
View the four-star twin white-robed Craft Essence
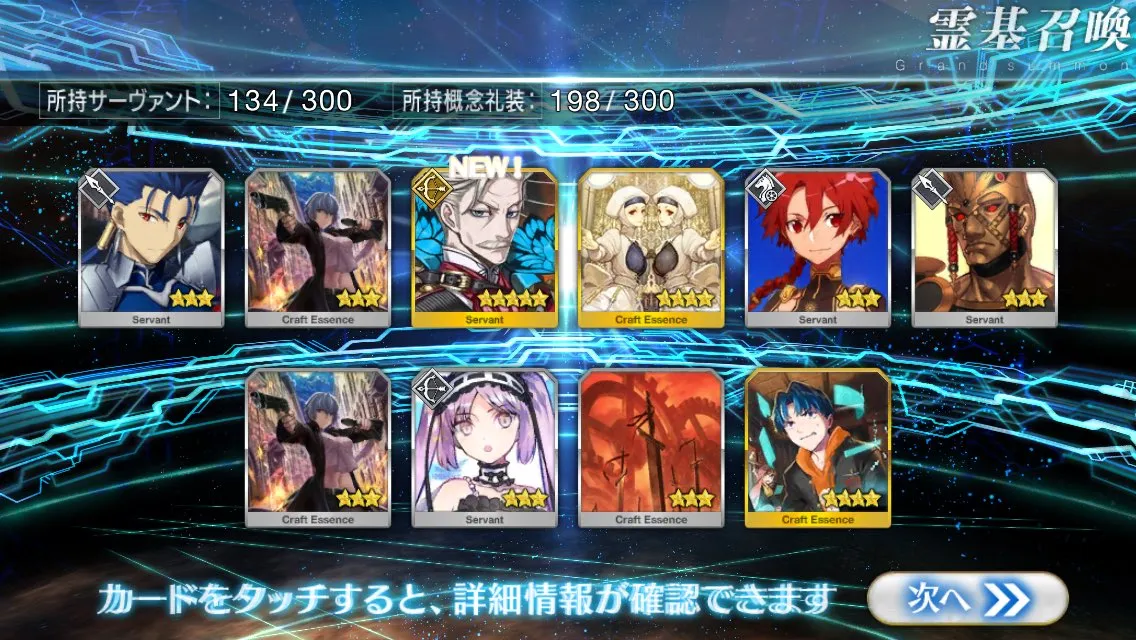[x=651, y=248]
